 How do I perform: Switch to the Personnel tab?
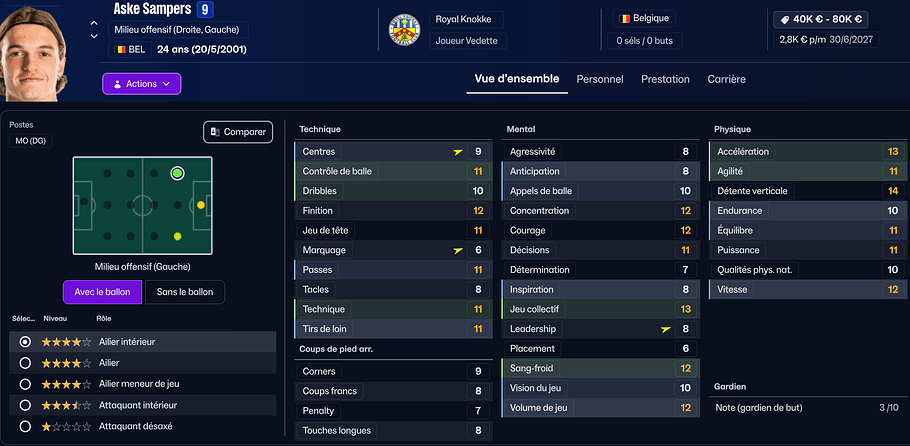point(600,79)
